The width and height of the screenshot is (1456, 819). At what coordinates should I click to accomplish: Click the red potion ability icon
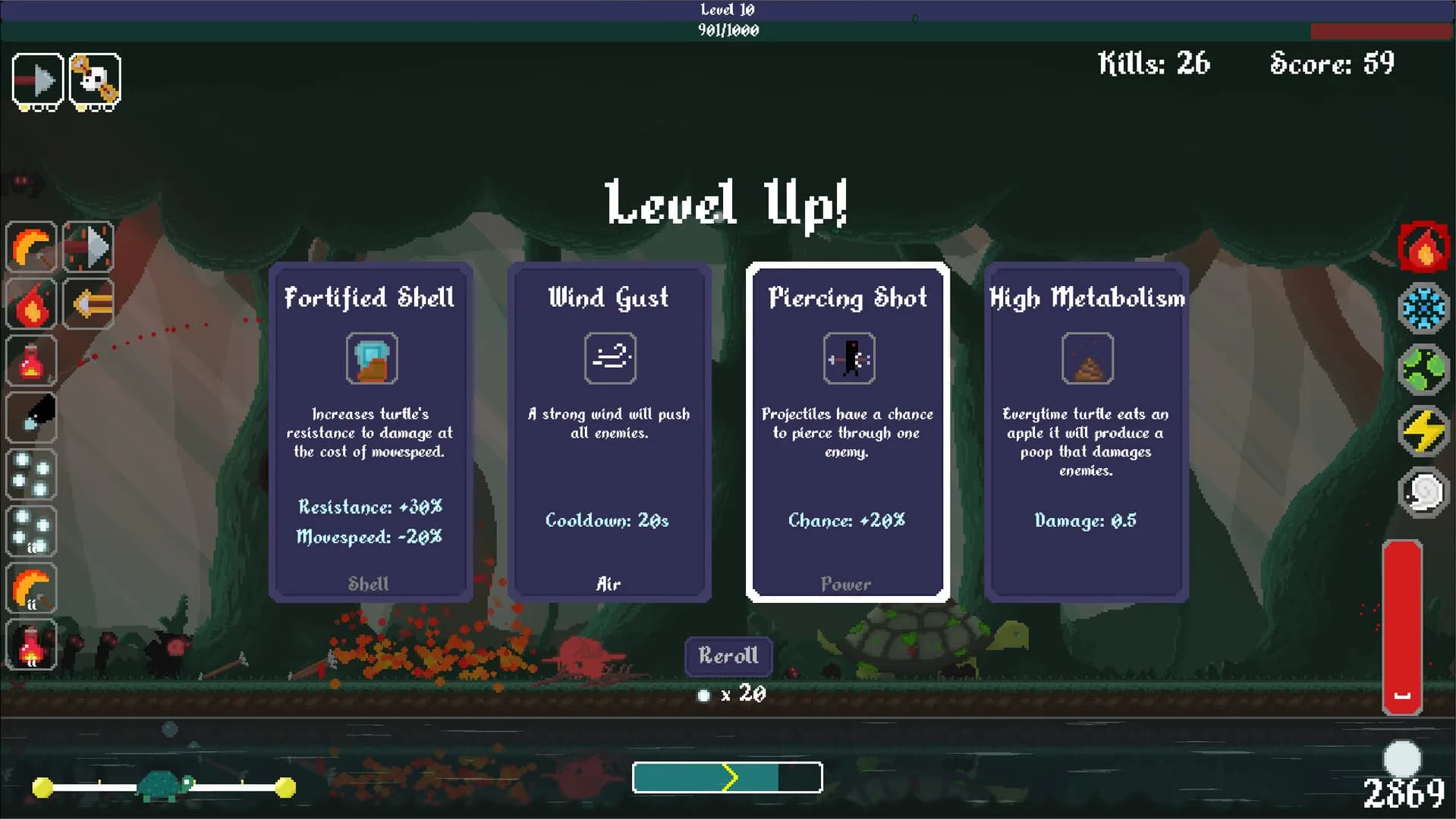point(30,361)
